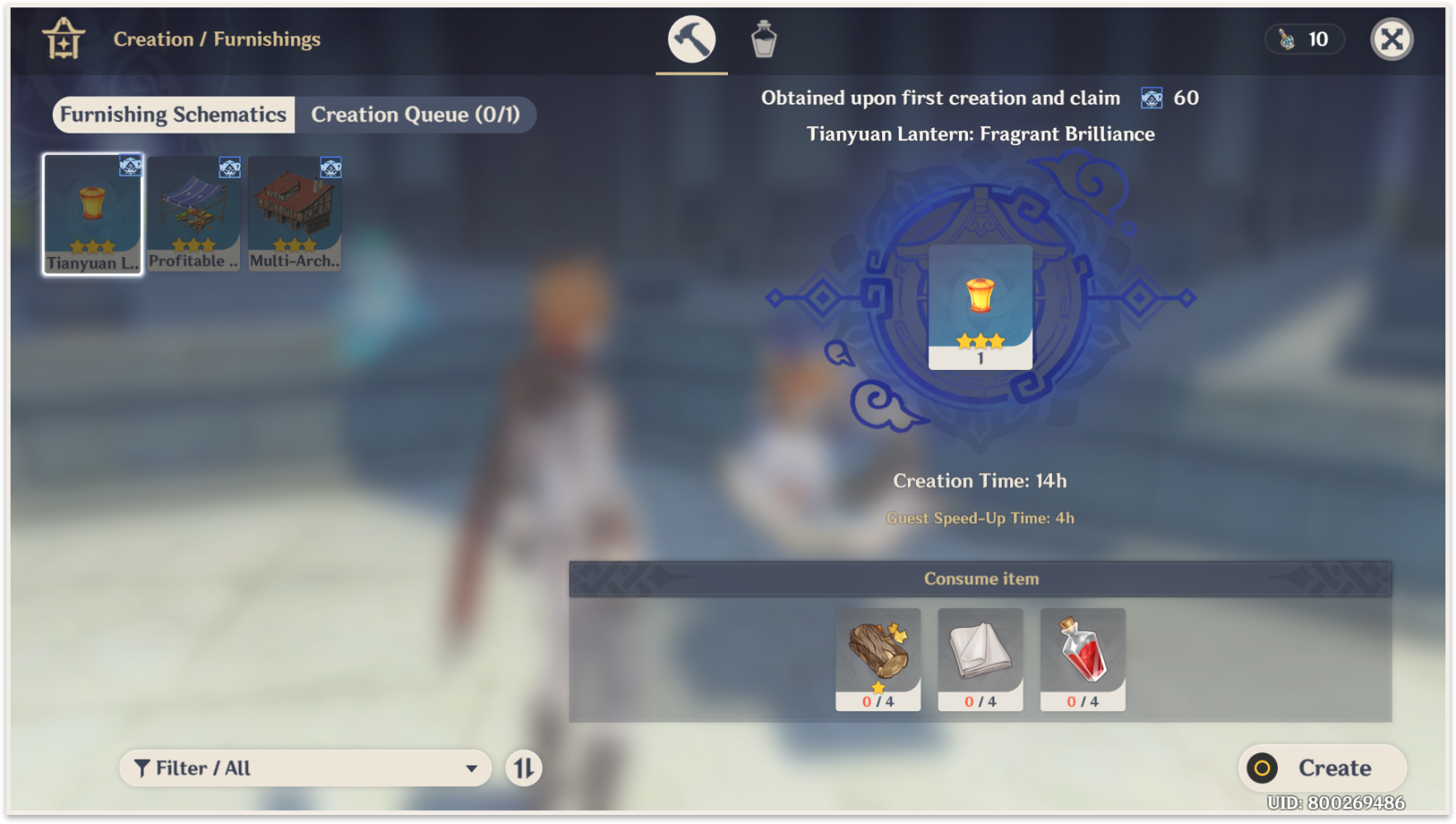Switch to the Creation Queue tab
The height and width of the screenshot is (824, 1456).
click(x=416, y=115)
